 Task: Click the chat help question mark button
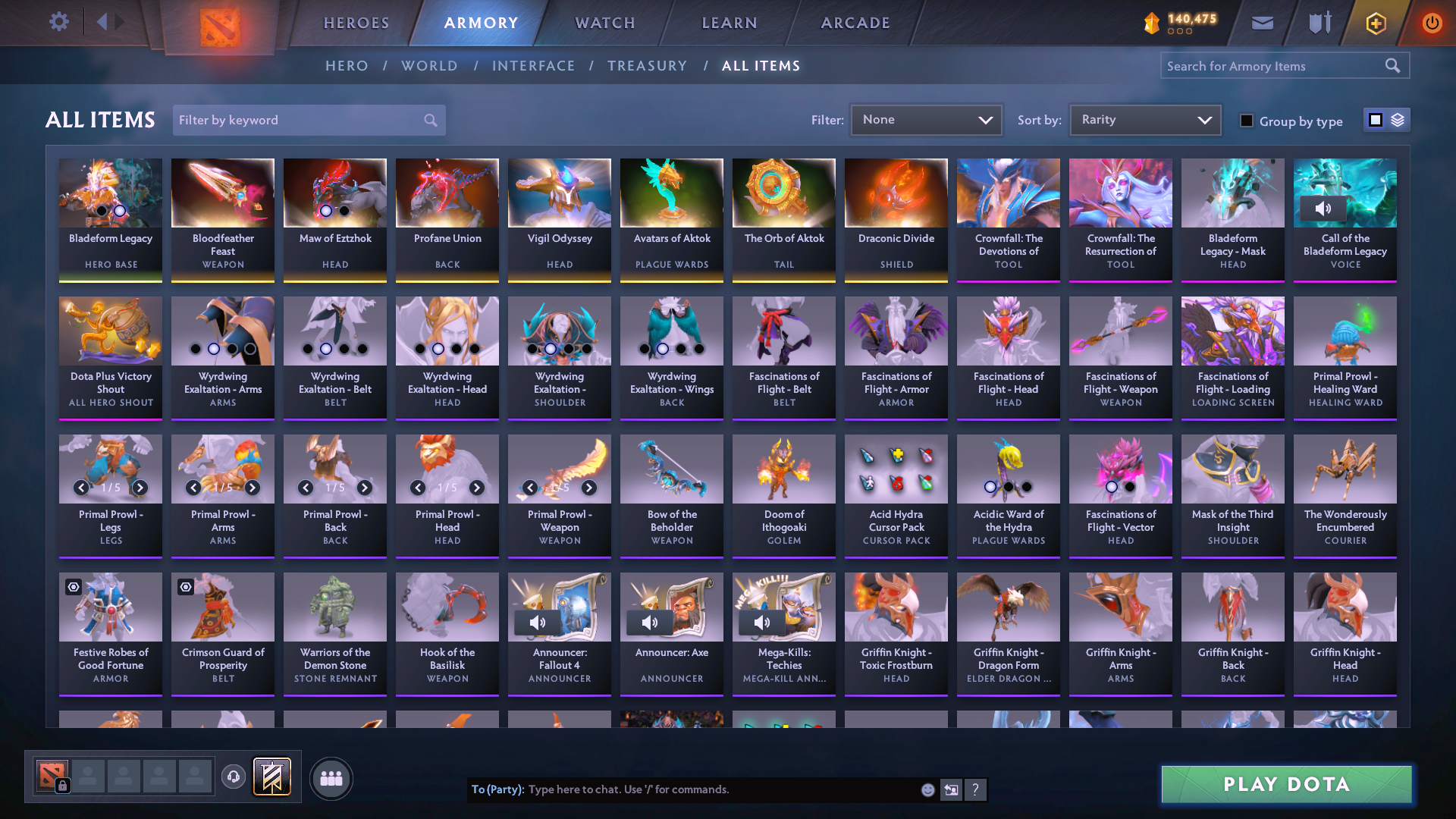976,789
